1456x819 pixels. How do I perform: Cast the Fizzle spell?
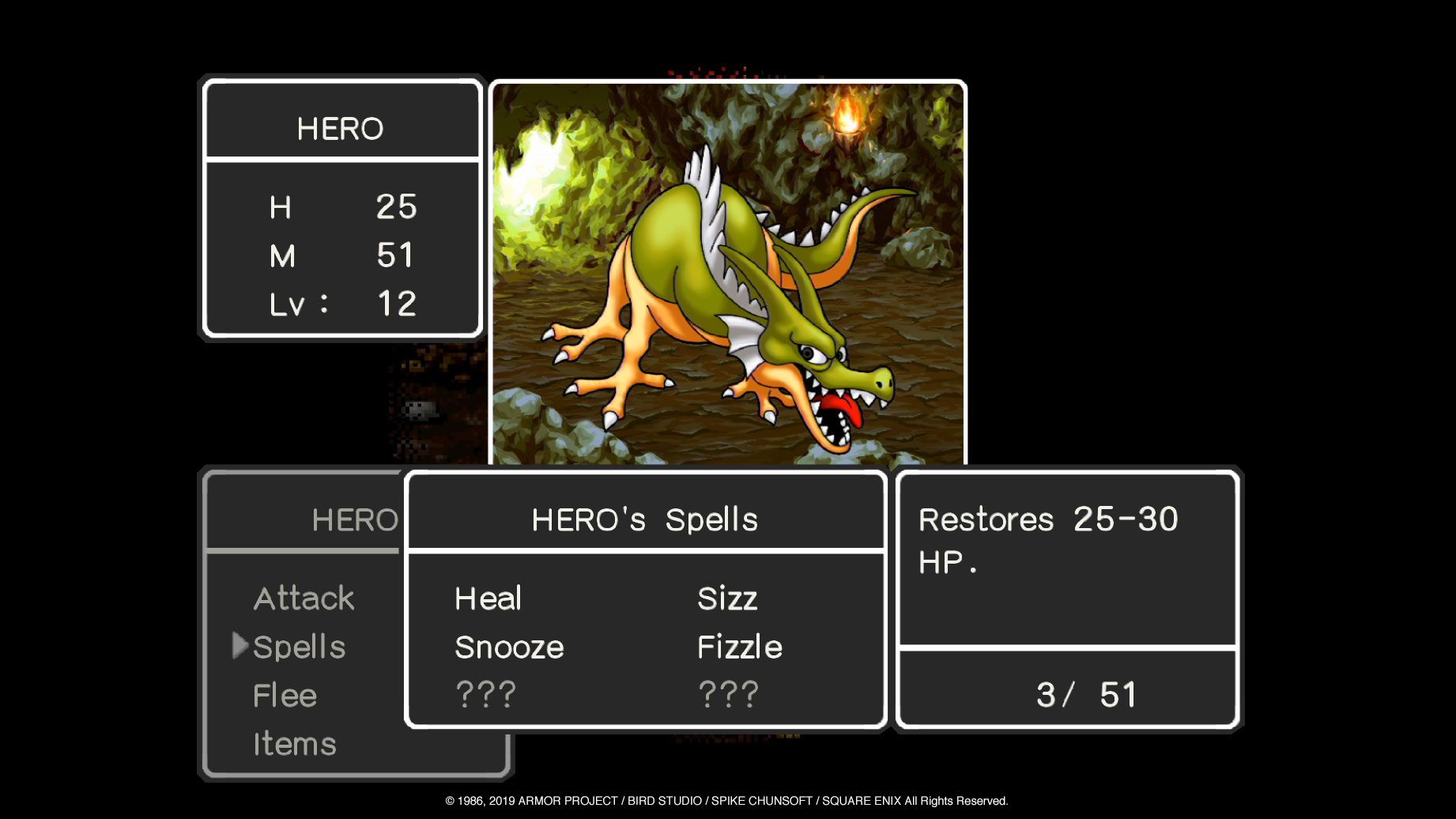point(739,647)
